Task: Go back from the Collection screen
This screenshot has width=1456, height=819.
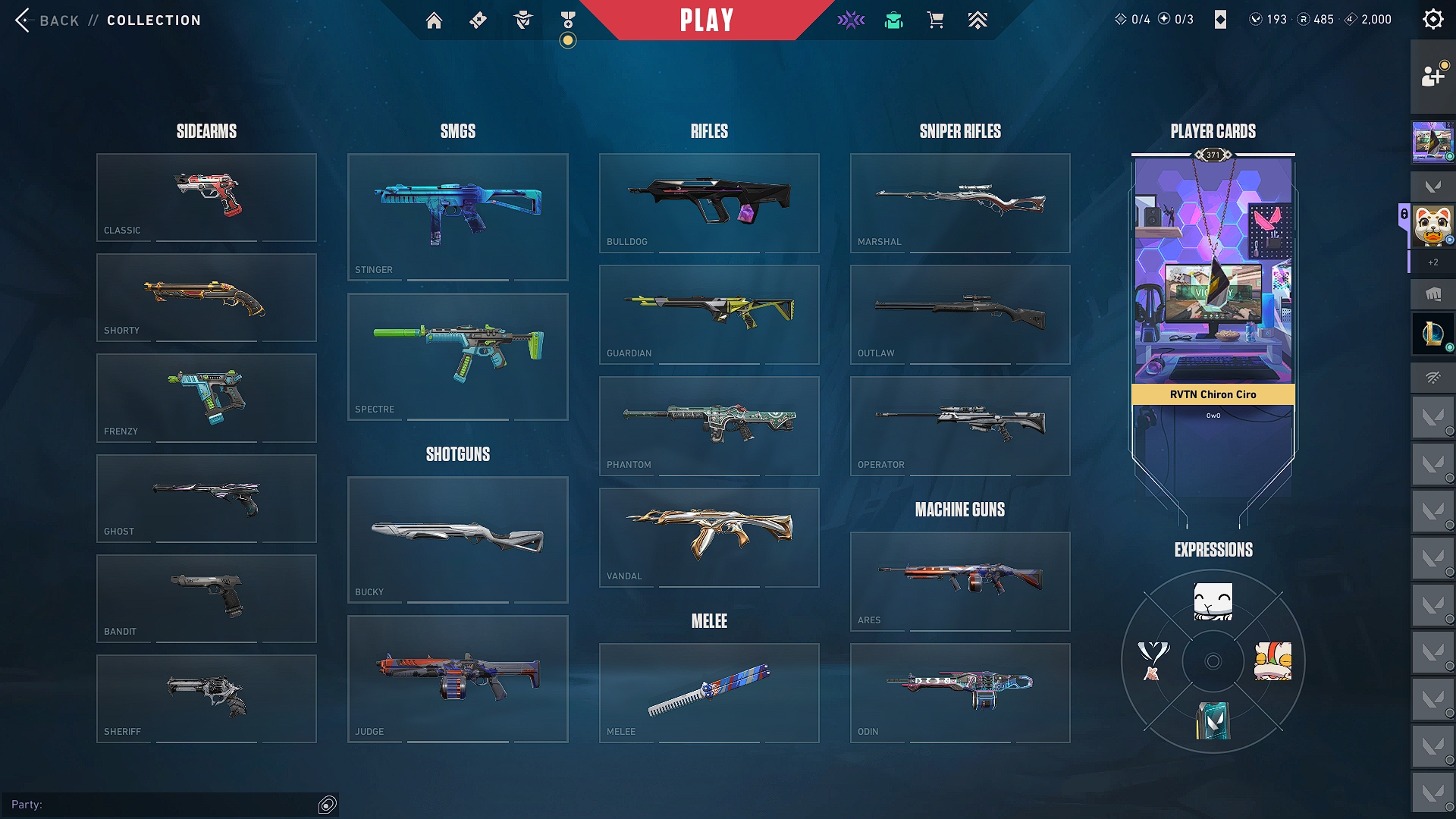Action: (47, 20)
